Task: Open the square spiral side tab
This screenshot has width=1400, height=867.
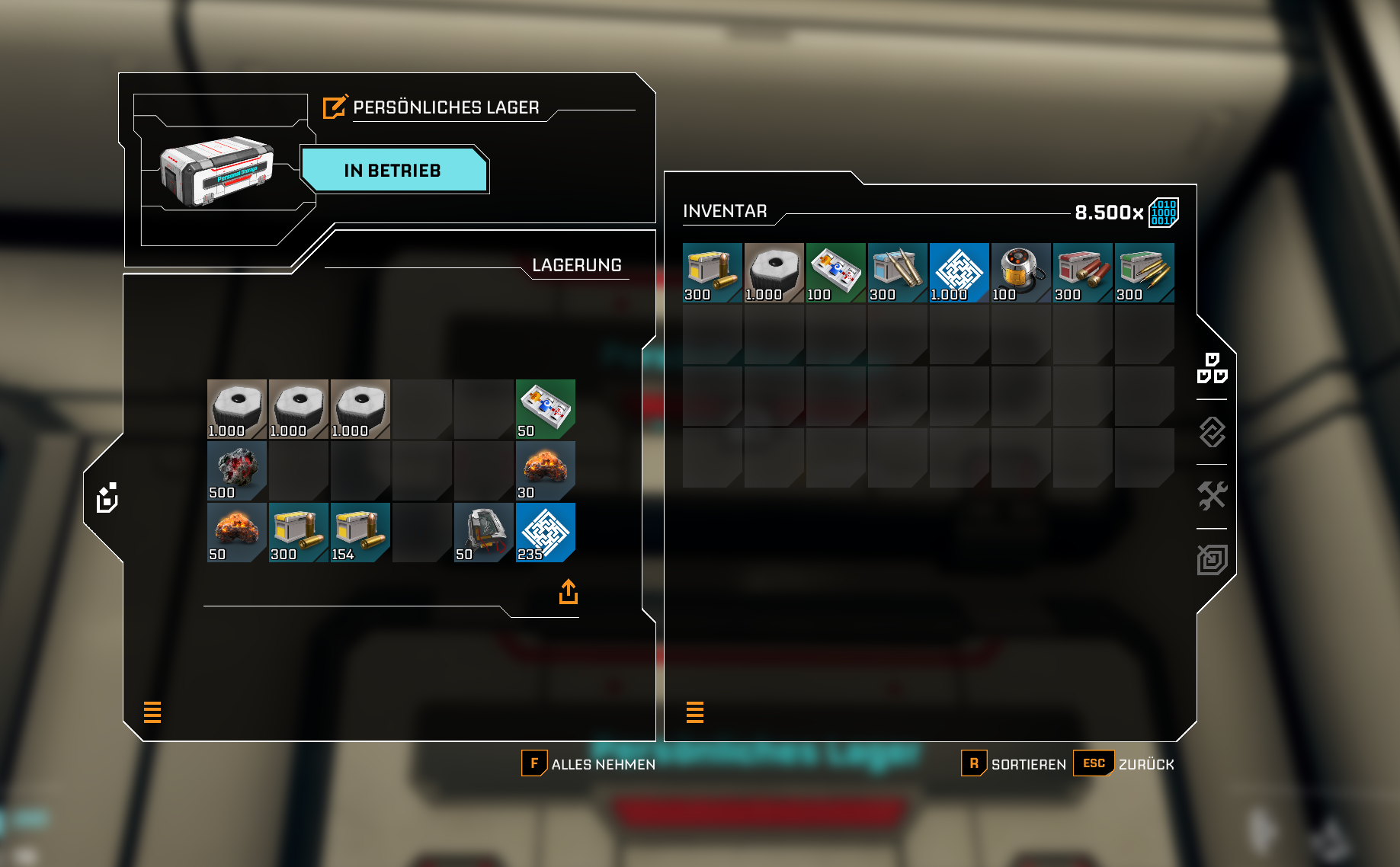Action: pyautogui.click(x=1212, y=560)
